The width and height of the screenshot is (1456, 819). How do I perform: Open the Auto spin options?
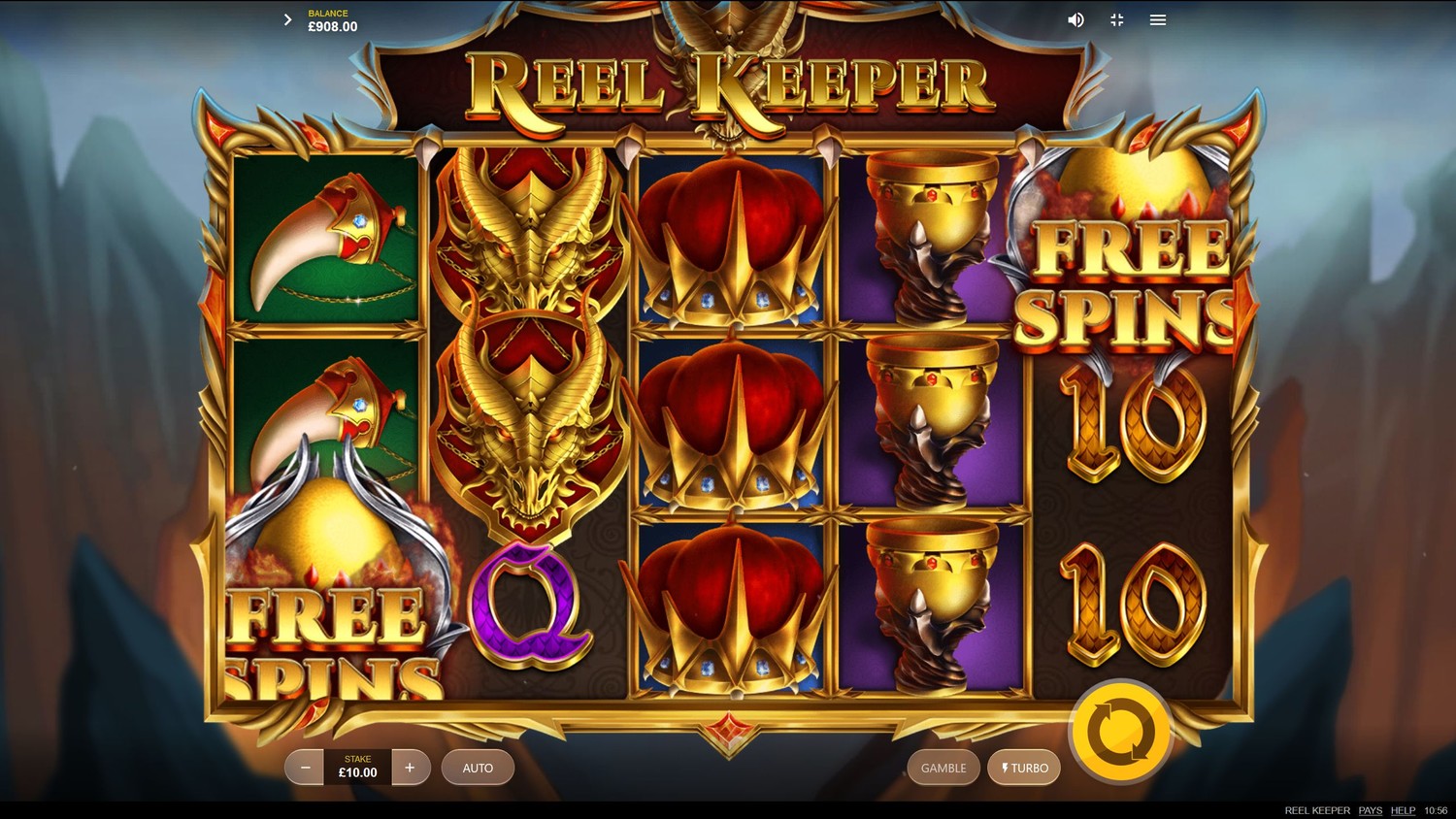[x=478, y=768]
